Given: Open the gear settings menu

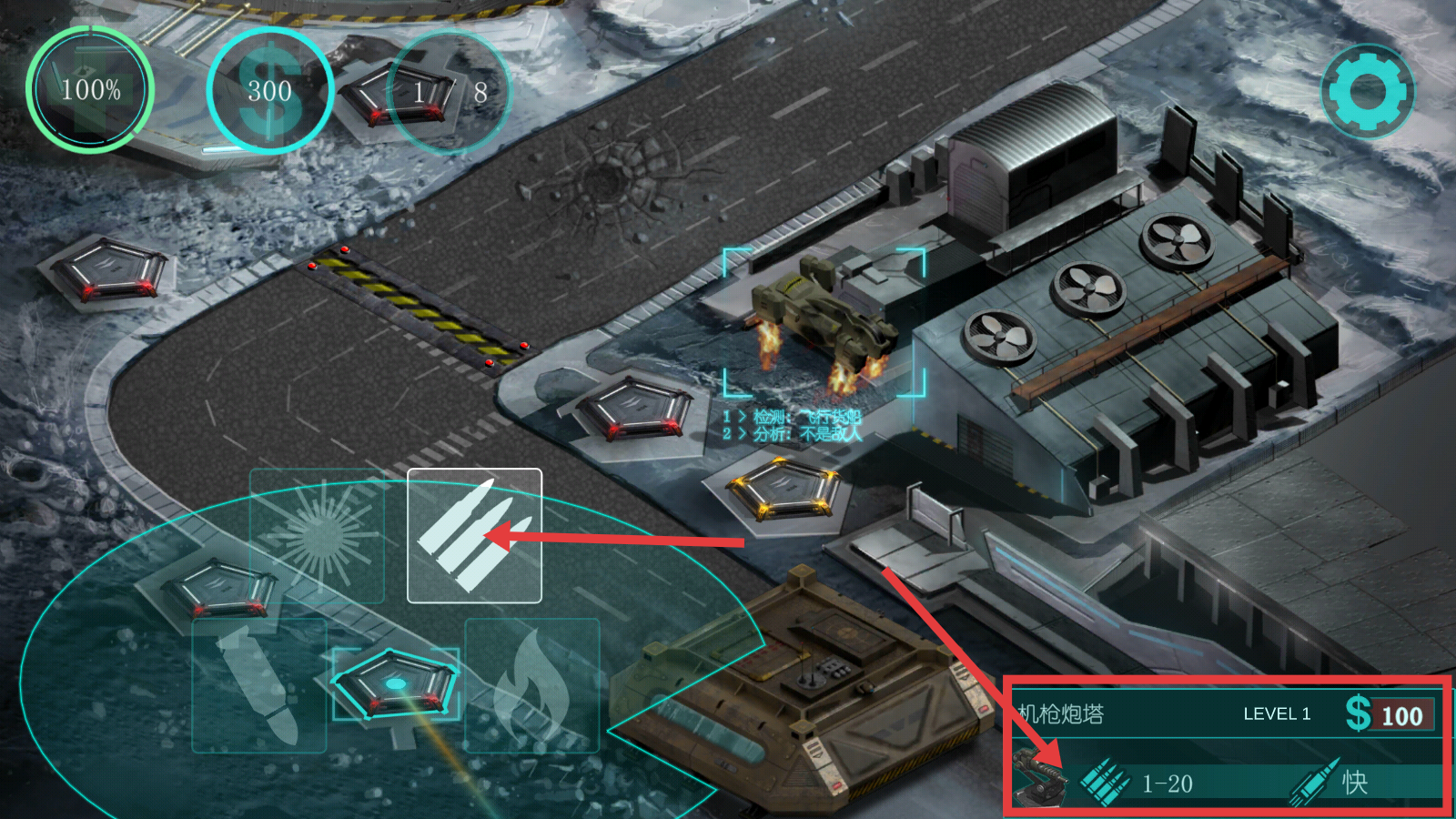Looking at the screenshot, I should (x=1368, y=91).
